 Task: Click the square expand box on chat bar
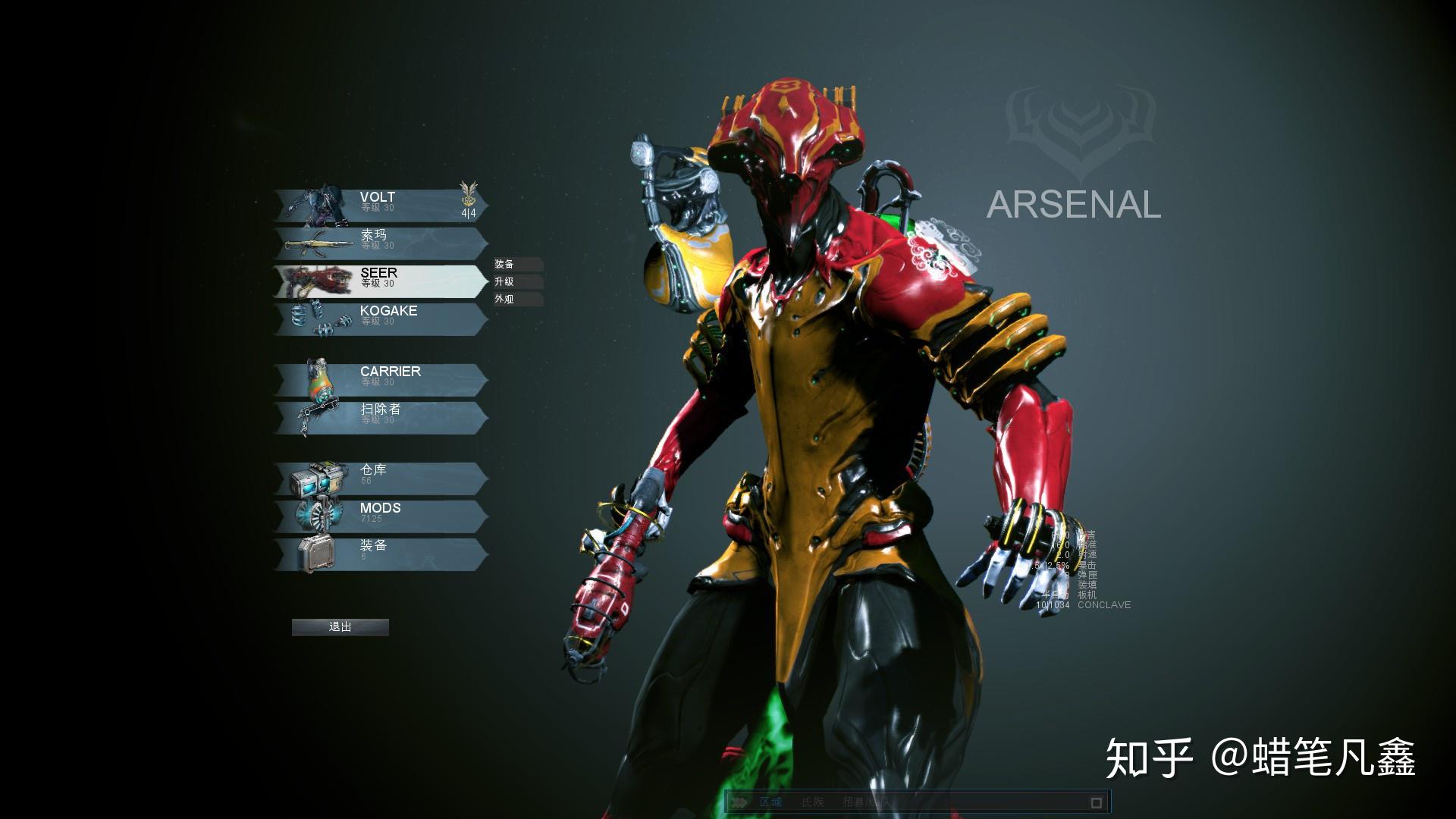1097,802
